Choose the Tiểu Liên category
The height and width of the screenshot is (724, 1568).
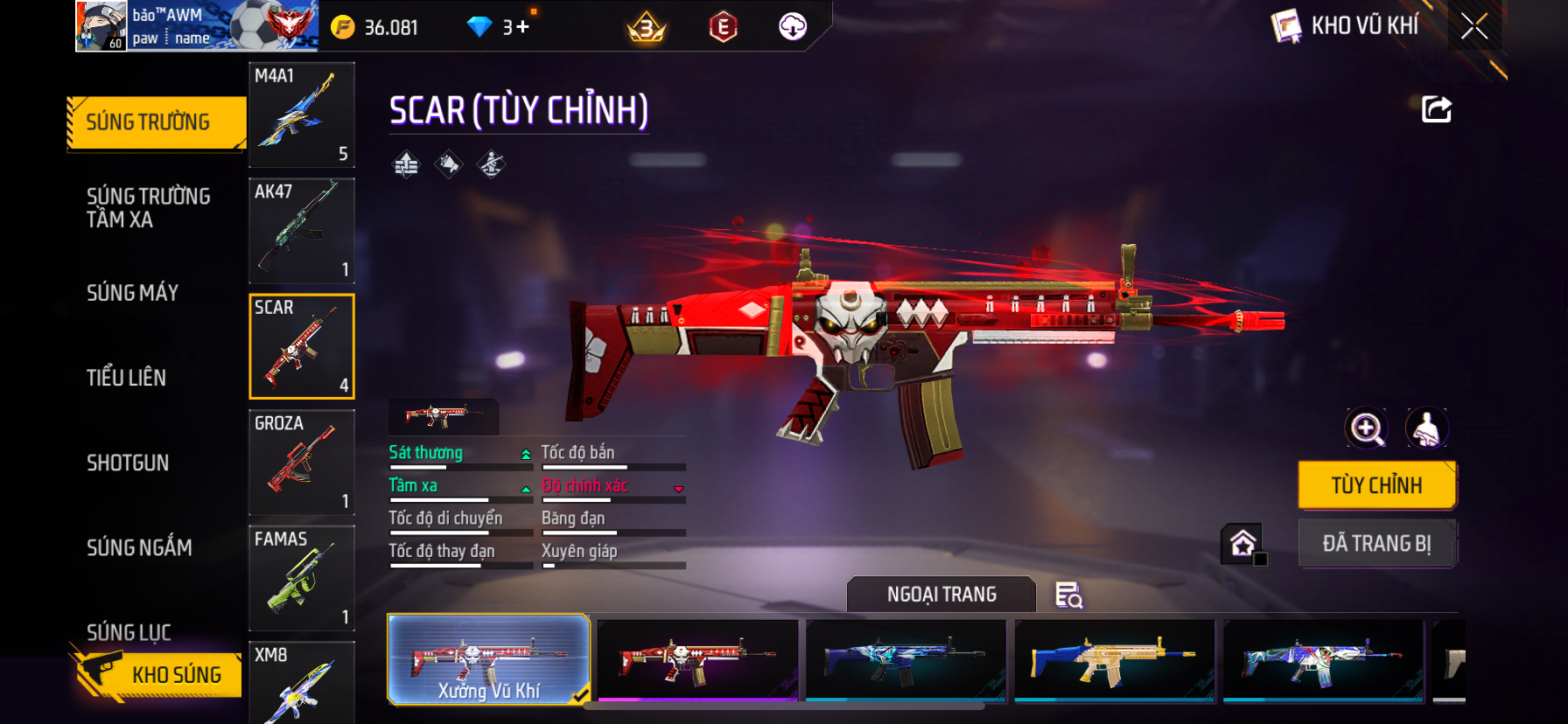[127, 378]
